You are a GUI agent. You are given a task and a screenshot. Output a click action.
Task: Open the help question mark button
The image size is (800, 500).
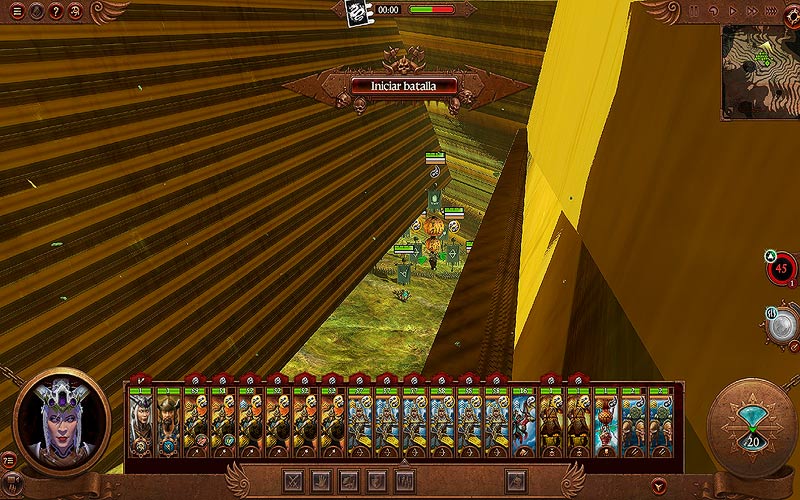55,11
